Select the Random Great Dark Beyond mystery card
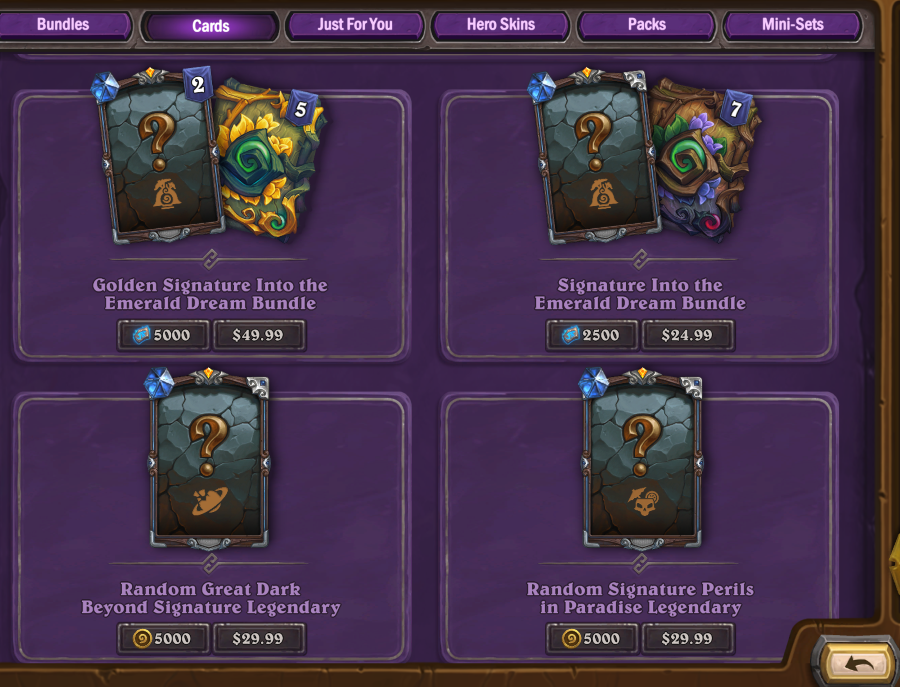 click(209, 460)
